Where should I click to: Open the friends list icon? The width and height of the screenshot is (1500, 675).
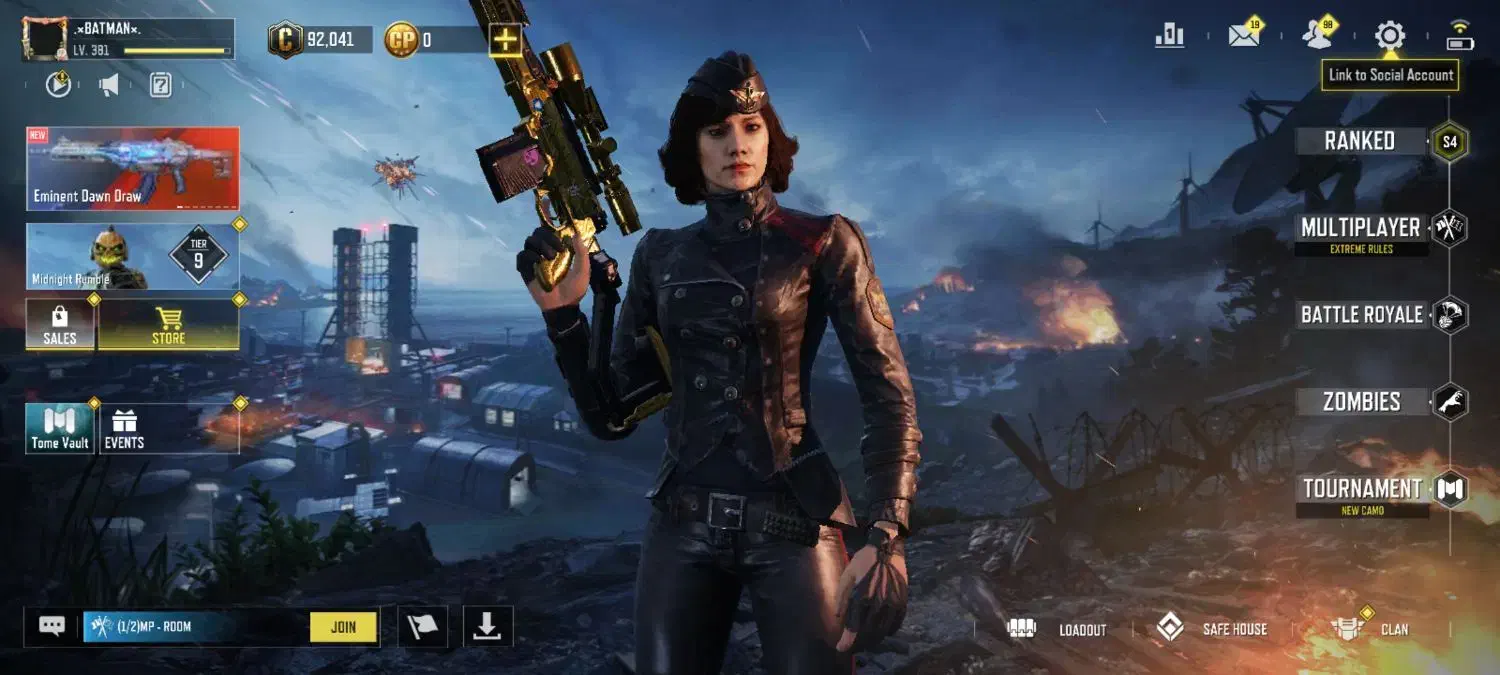point(1317,36)
